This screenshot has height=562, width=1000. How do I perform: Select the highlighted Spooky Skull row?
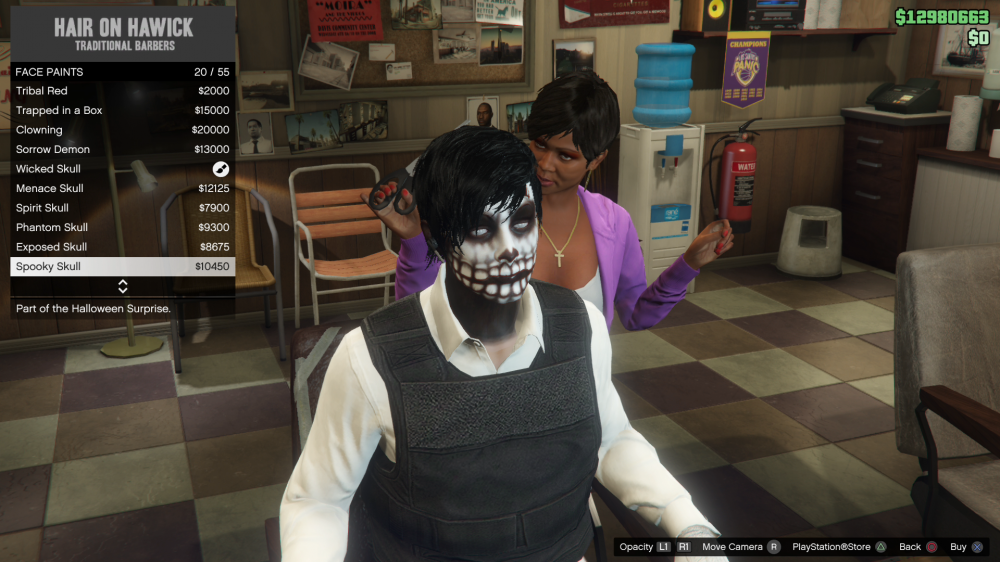(122, 266)
